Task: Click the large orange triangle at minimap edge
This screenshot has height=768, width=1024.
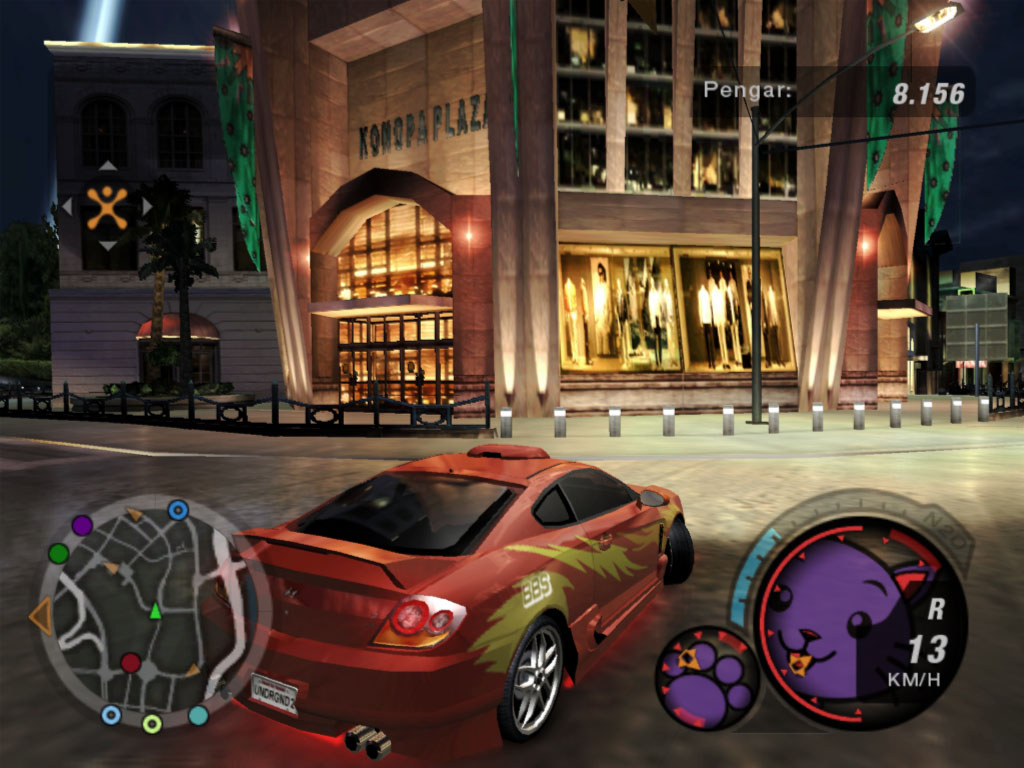Action: point(42,616)
